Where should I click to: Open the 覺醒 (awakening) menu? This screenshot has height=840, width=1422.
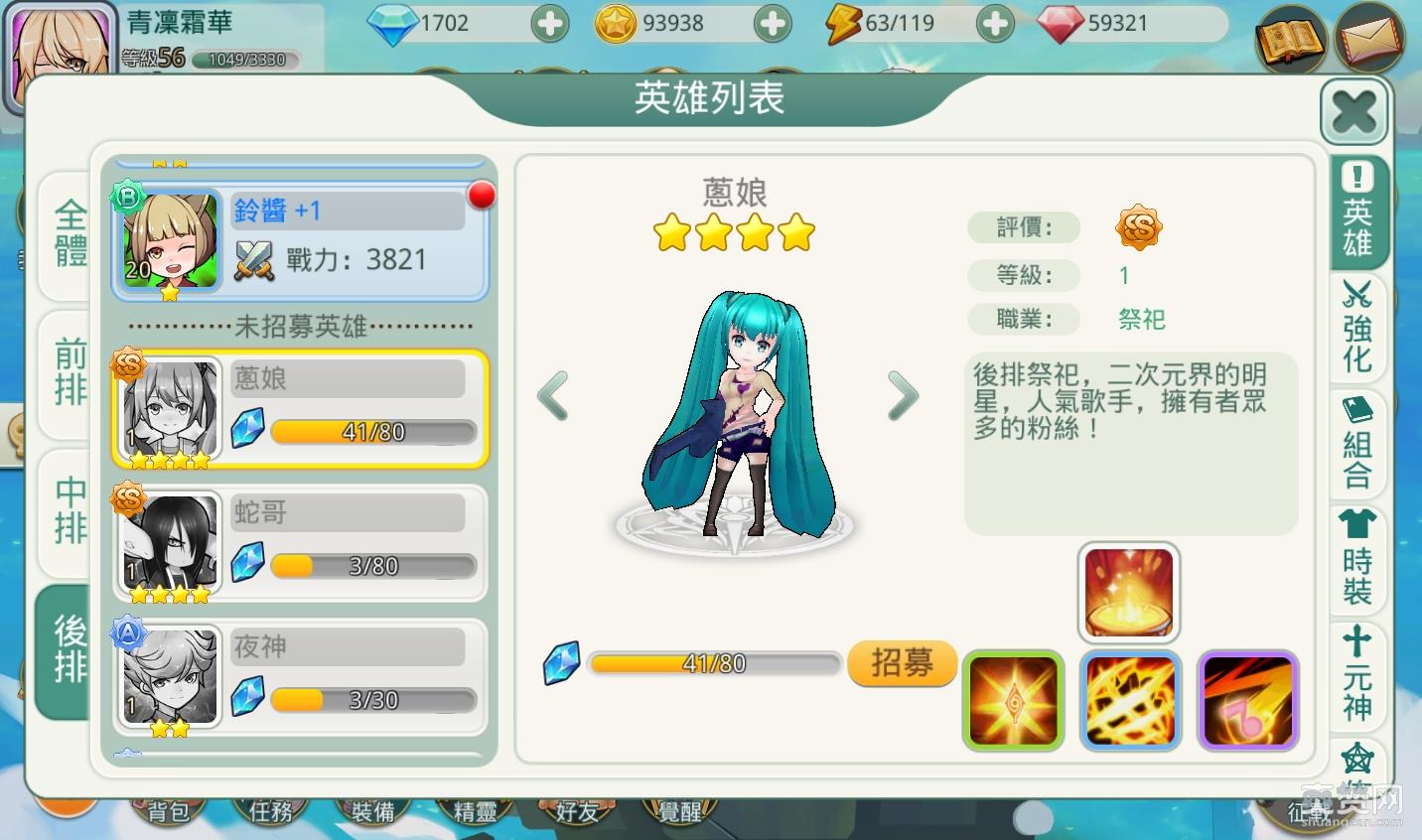(679, 810)
